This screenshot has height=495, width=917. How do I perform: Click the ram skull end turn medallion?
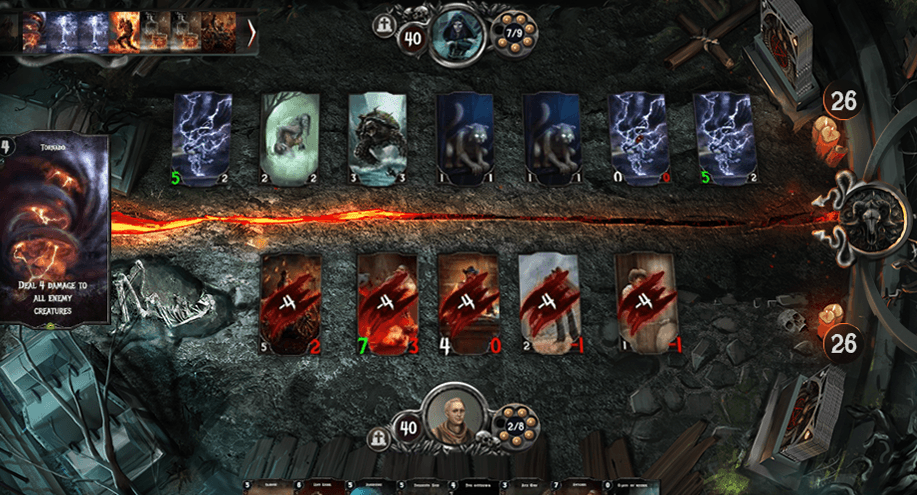coord(868,214)
